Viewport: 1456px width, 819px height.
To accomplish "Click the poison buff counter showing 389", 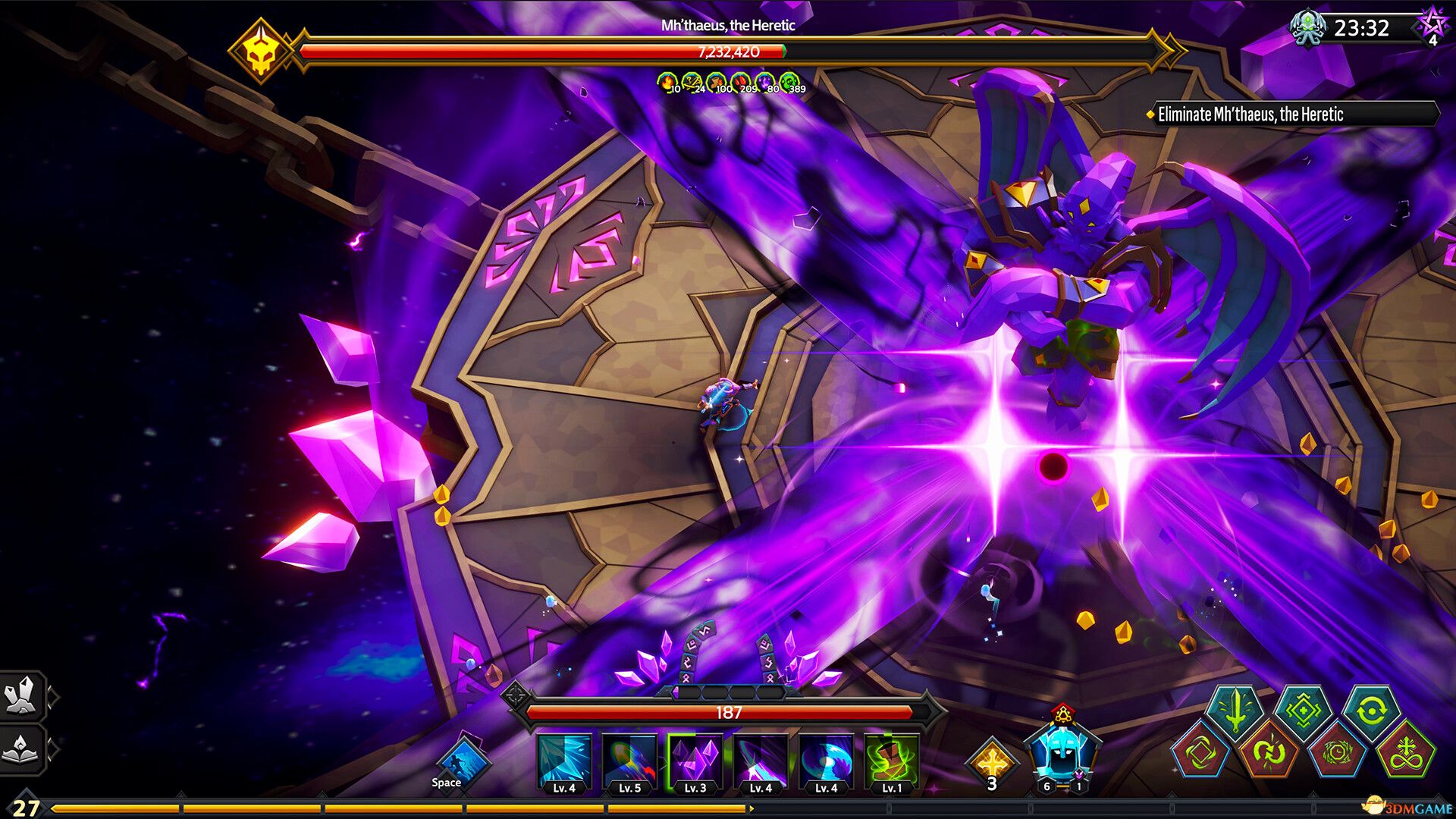I will click(789, 81).
